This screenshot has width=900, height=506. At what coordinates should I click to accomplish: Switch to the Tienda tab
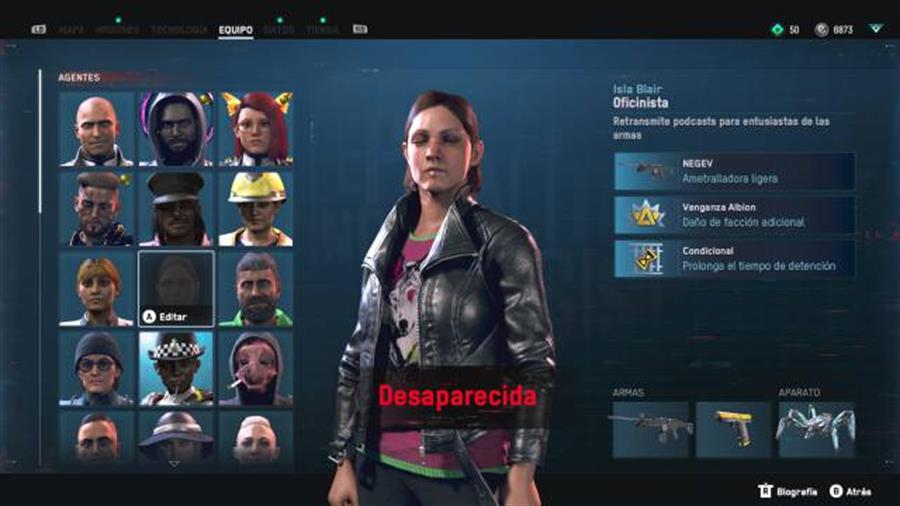click(x=321, y=30)
